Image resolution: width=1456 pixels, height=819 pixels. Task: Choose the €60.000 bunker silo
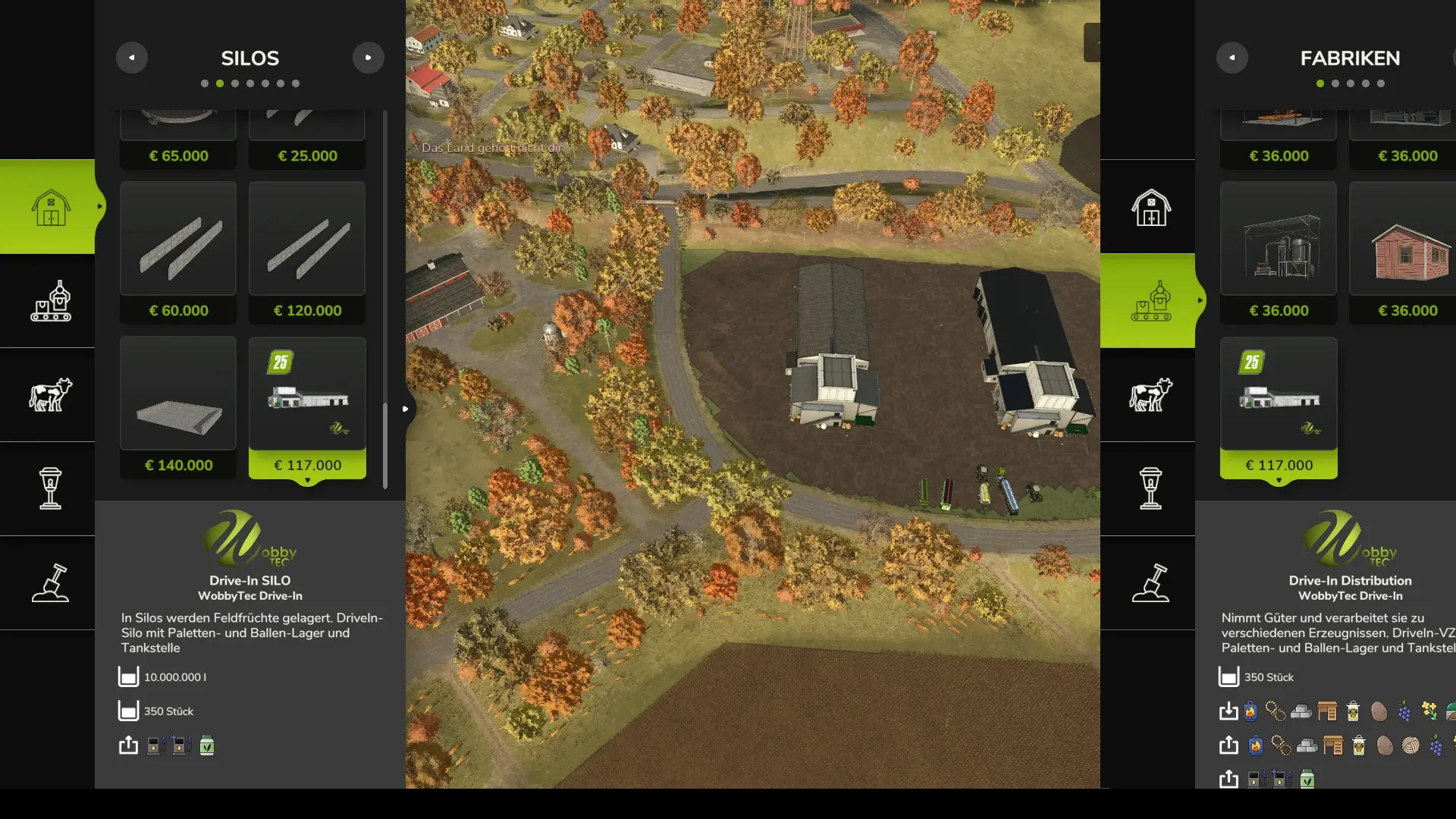[178, 253]
